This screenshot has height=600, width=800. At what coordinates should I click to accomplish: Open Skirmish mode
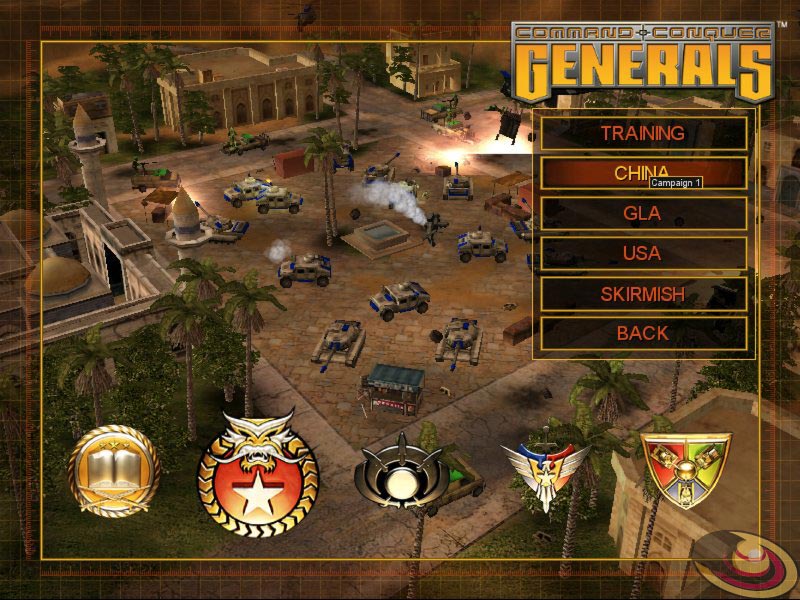point(643,294)
